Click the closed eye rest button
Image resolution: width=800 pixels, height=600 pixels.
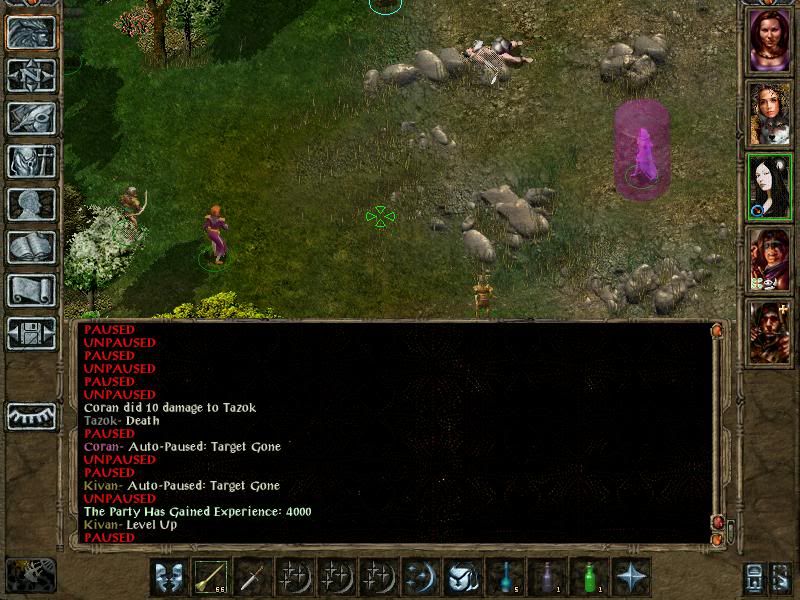[x=32, y=416]
